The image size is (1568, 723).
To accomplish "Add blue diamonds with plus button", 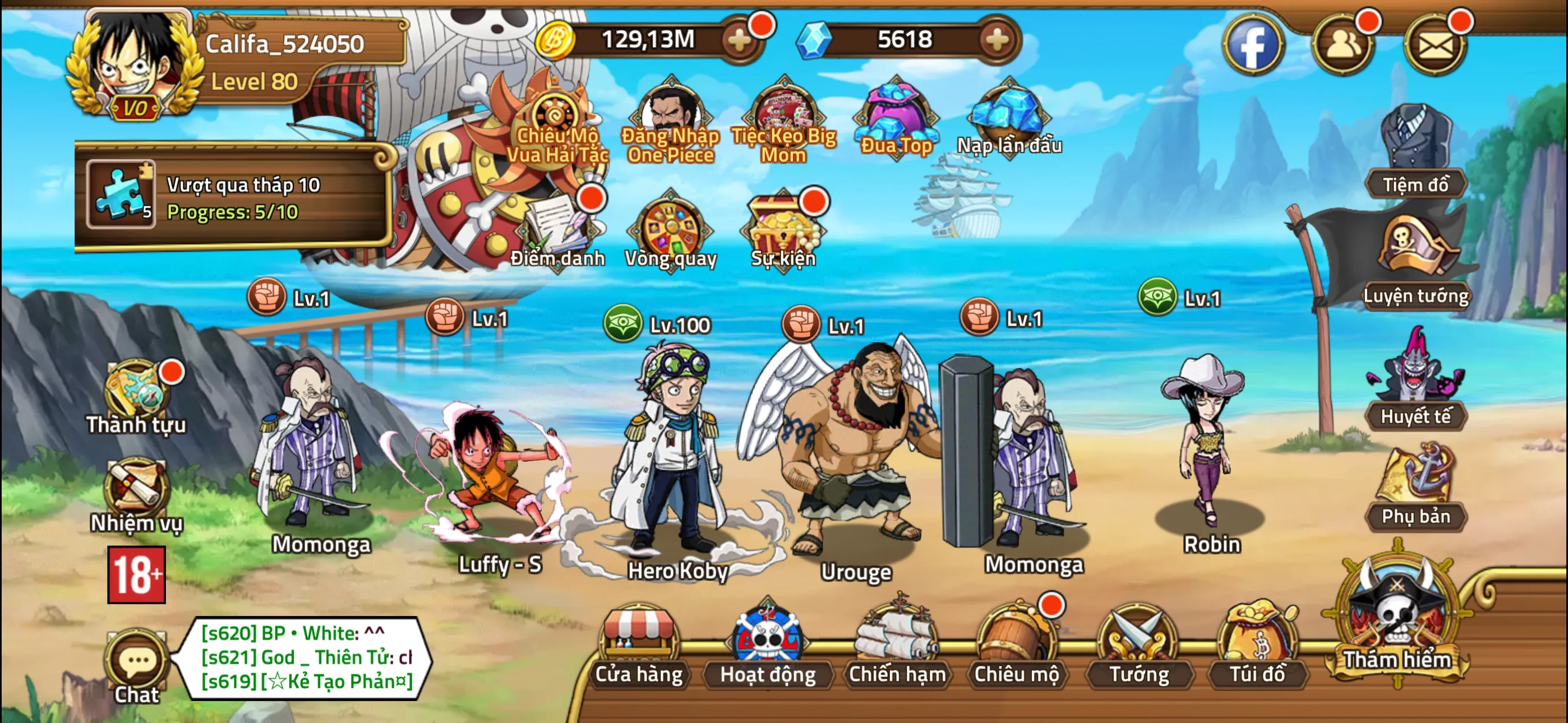I will click(997, 40).
